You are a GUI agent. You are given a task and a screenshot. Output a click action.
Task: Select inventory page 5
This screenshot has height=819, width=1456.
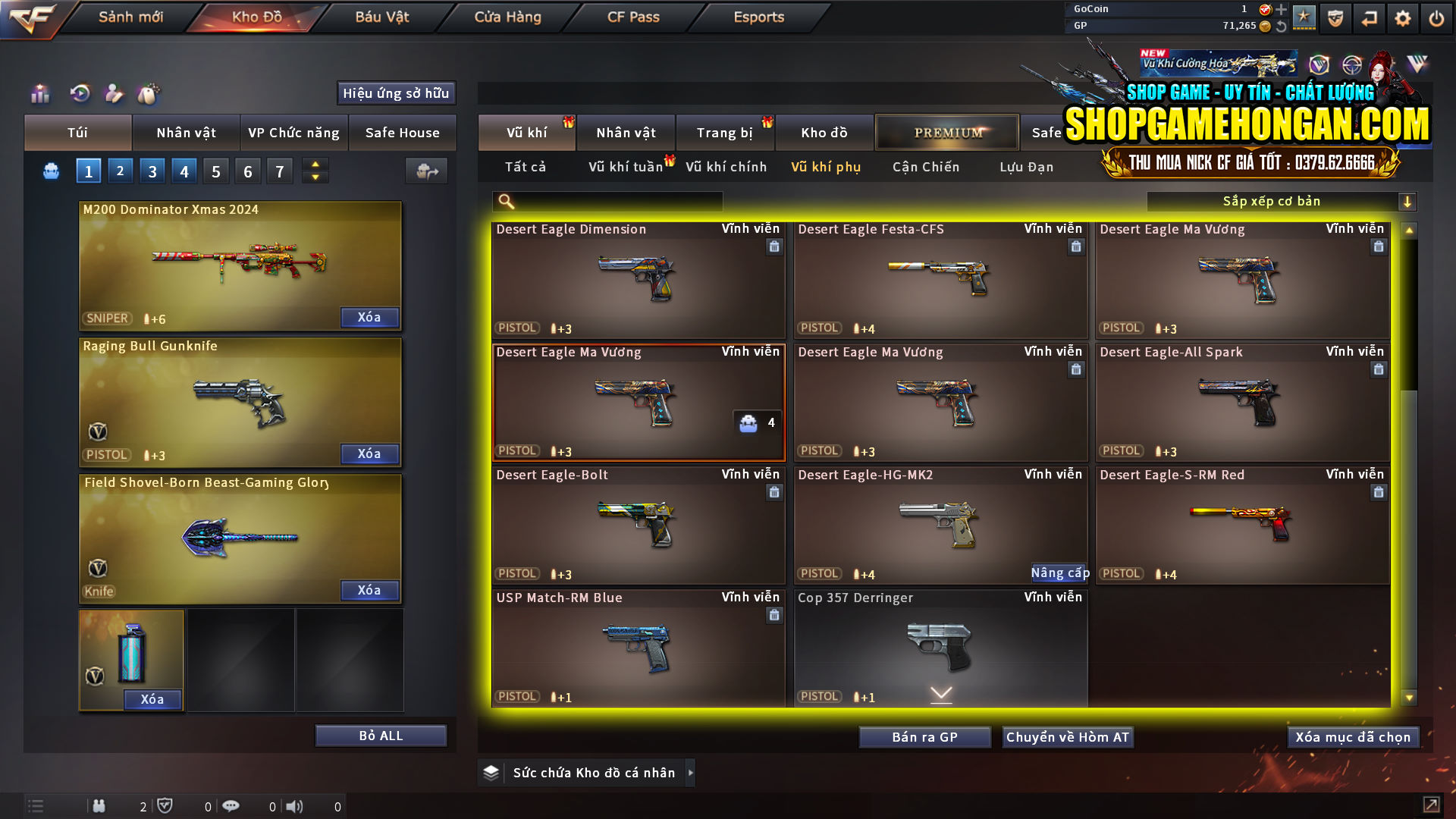[215, 171]
